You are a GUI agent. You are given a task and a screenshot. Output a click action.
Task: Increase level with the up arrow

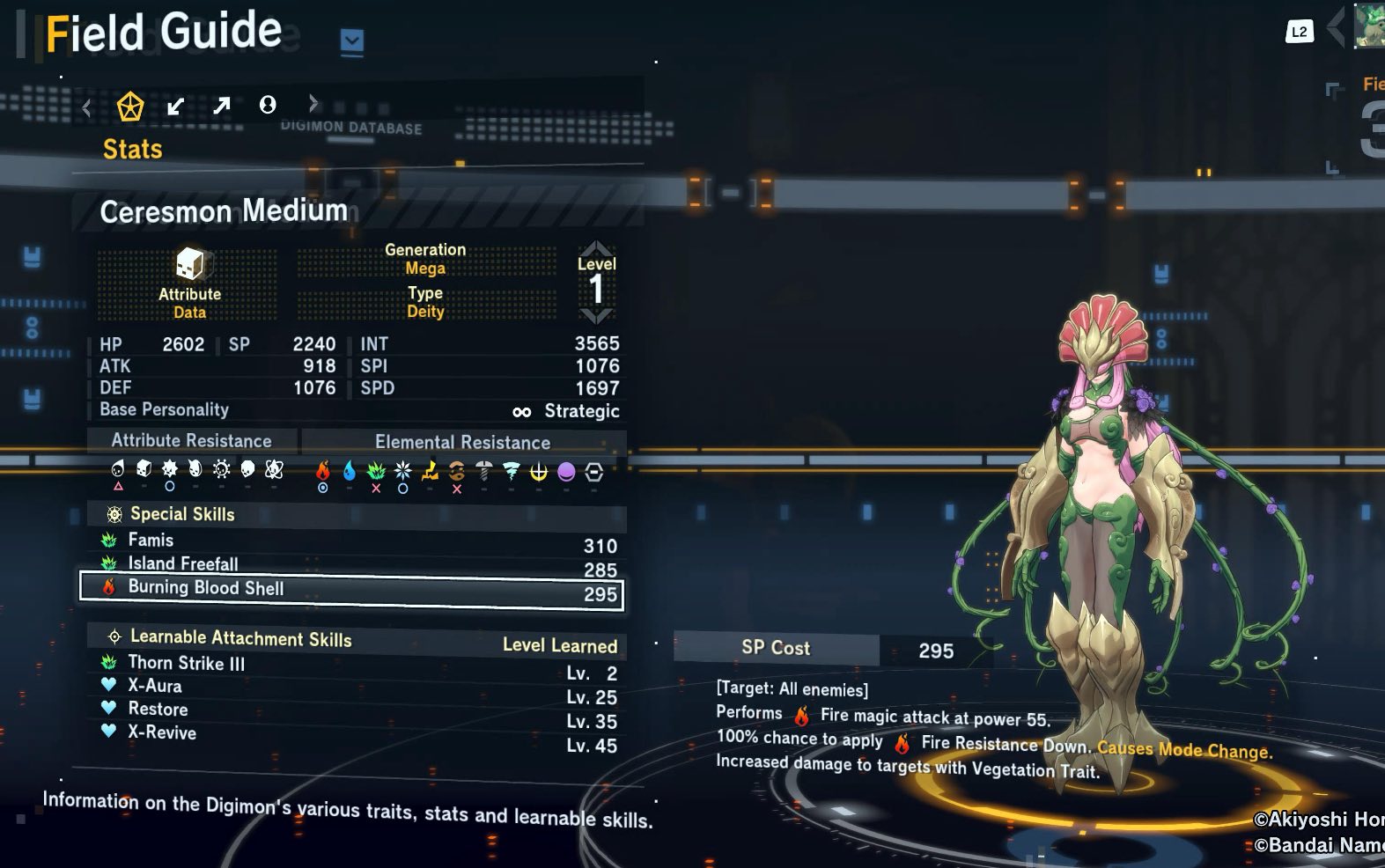596,247
